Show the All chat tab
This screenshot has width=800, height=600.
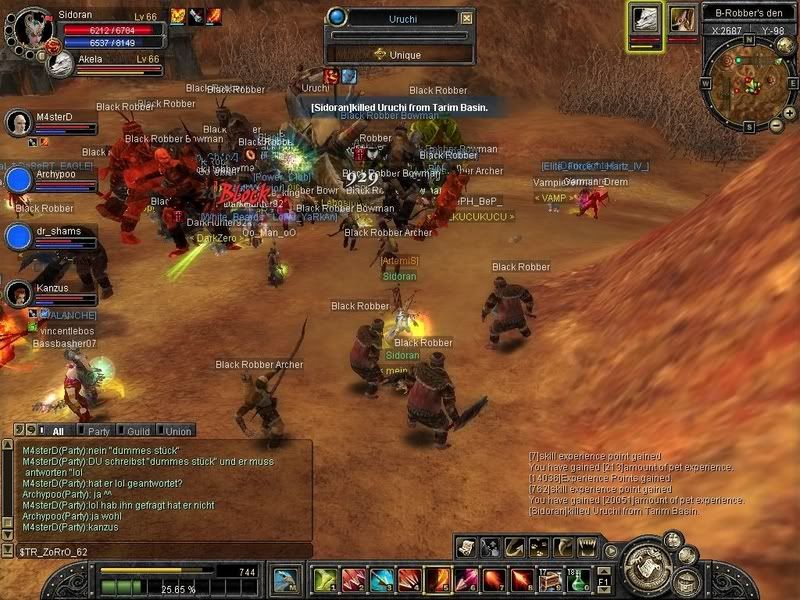point(57,431)
